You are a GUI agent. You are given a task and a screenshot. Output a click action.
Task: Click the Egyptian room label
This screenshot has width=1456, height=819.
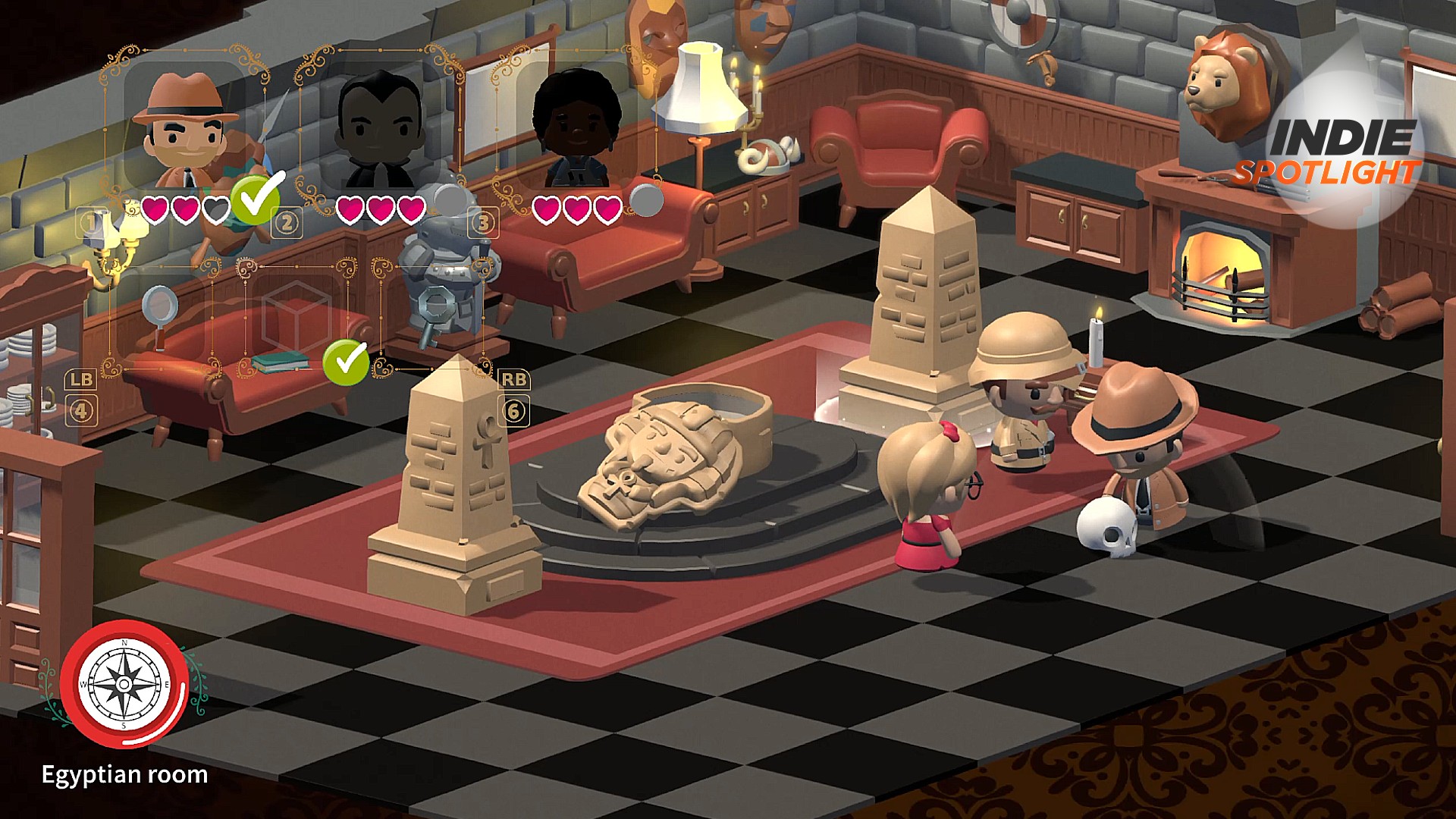coord(125,775)
